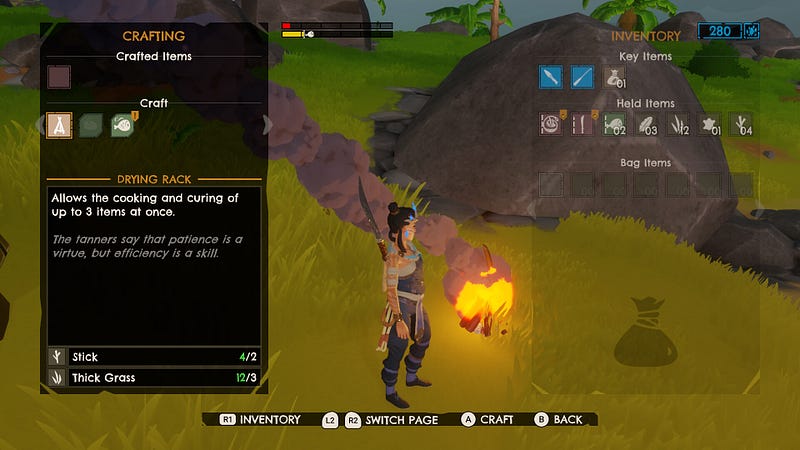Click the Stick ingredient row
Screen dimensions: 800x450
(x=154, y=357)
